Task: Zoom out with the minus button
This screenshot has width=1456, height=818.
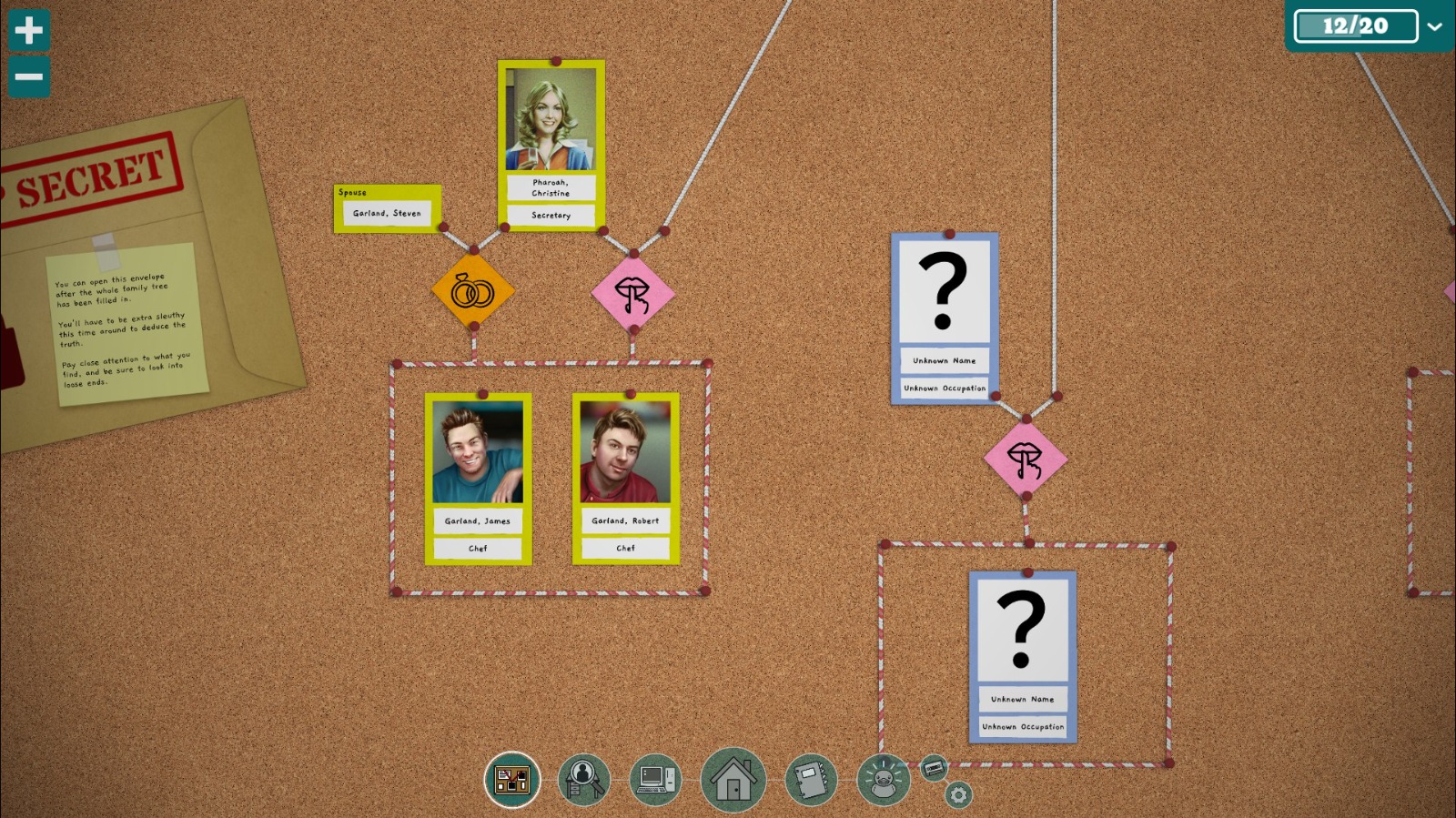Action: (x=28, y=76)
